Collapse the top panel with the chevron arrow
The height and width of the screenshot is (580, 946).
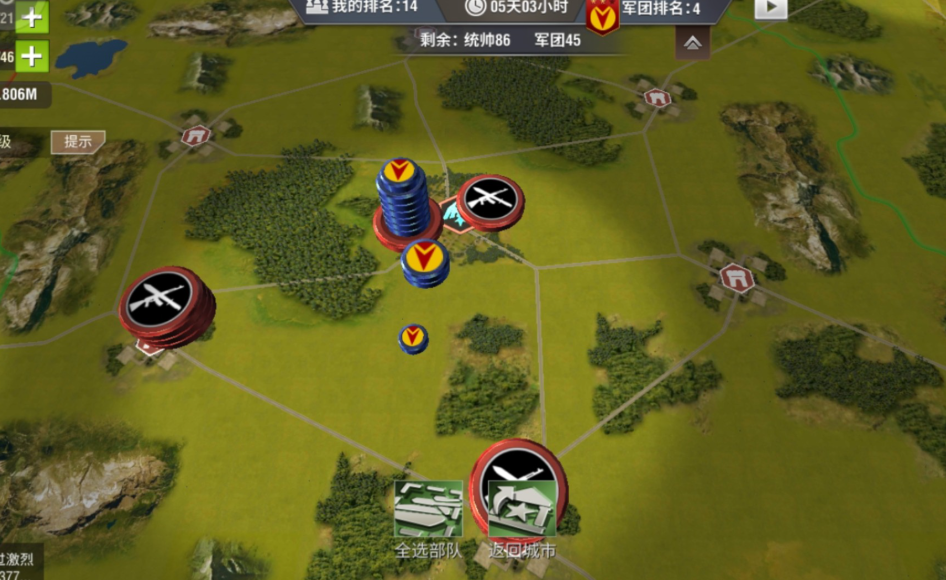pos(692,43)
